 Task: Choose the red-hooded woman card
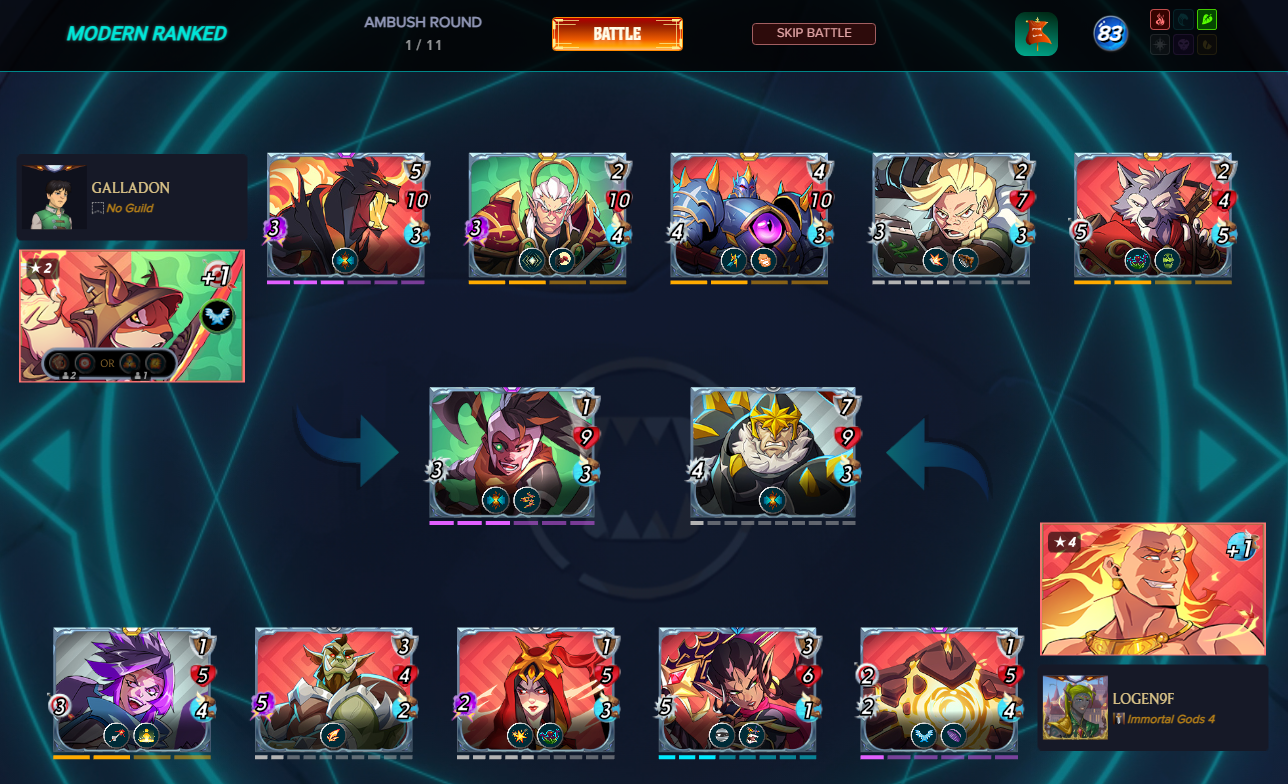pos(536,690)
